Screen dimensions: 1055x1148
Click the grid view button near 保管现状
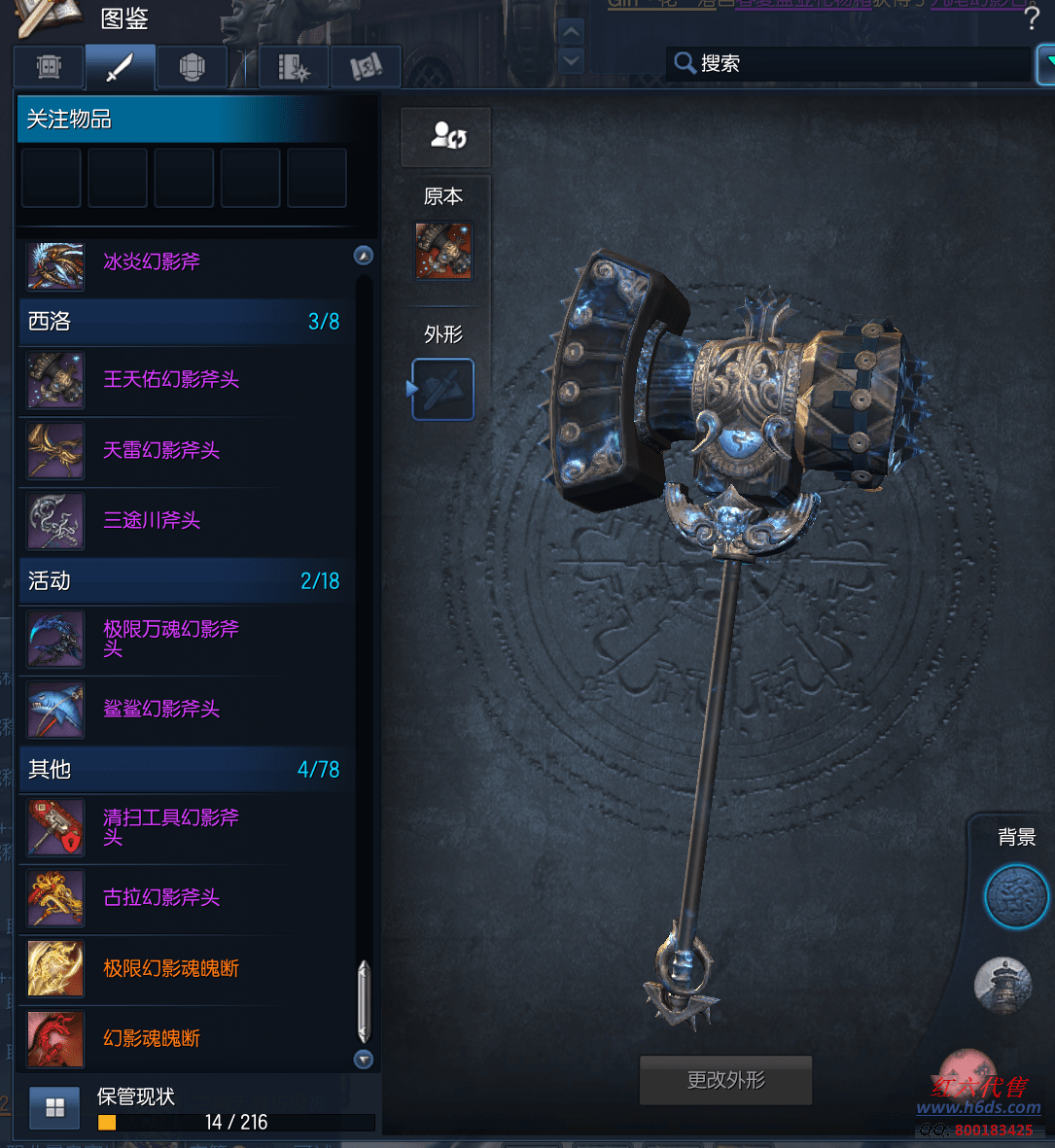pos(54,1108)
